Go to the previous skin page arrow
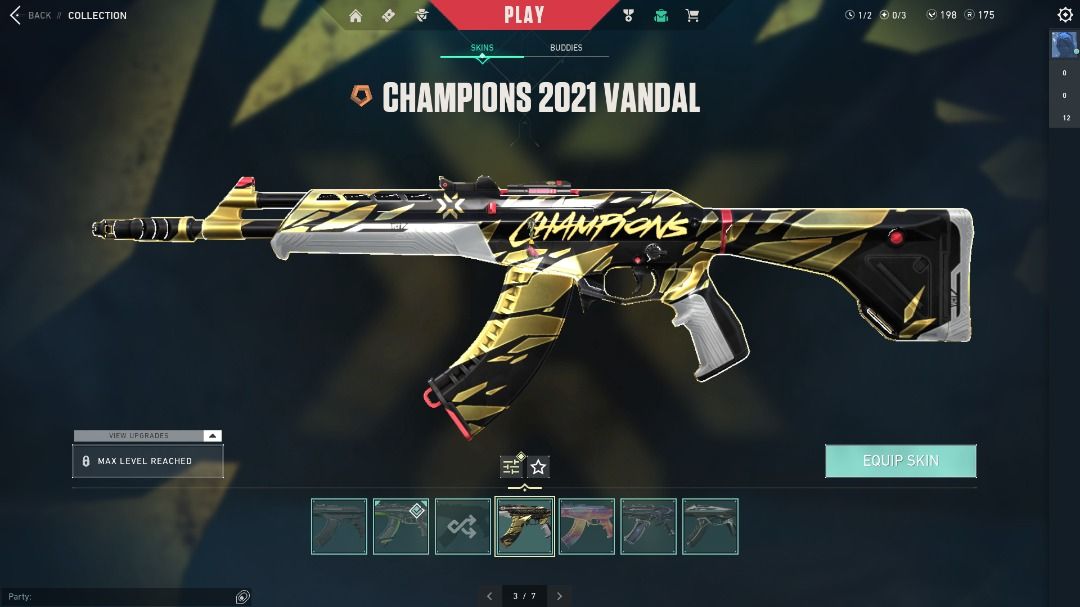Screen dimensions: 1080x607 [489, 596]
